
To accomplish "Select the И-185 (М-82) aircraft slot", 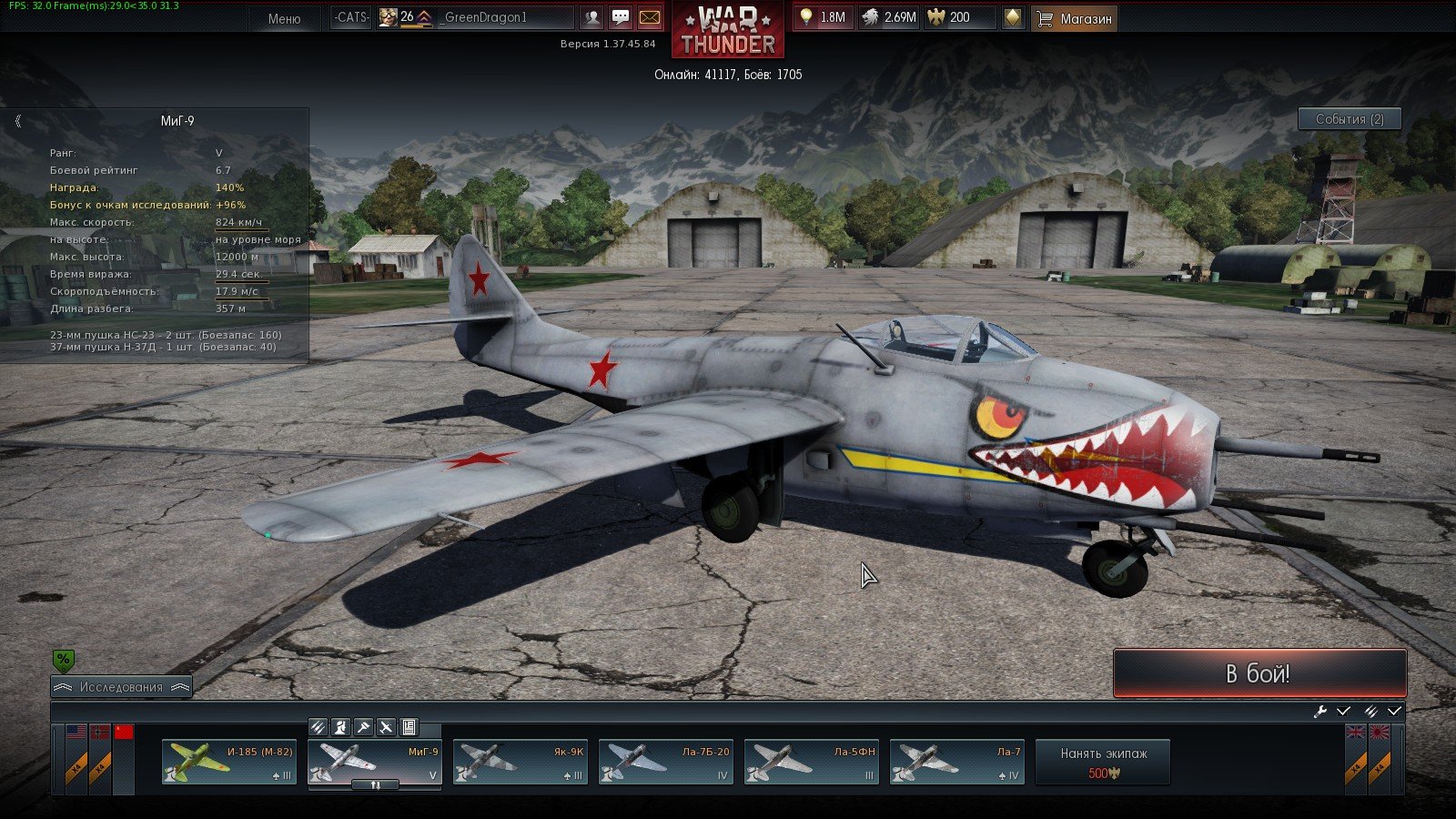I will 229,762.
